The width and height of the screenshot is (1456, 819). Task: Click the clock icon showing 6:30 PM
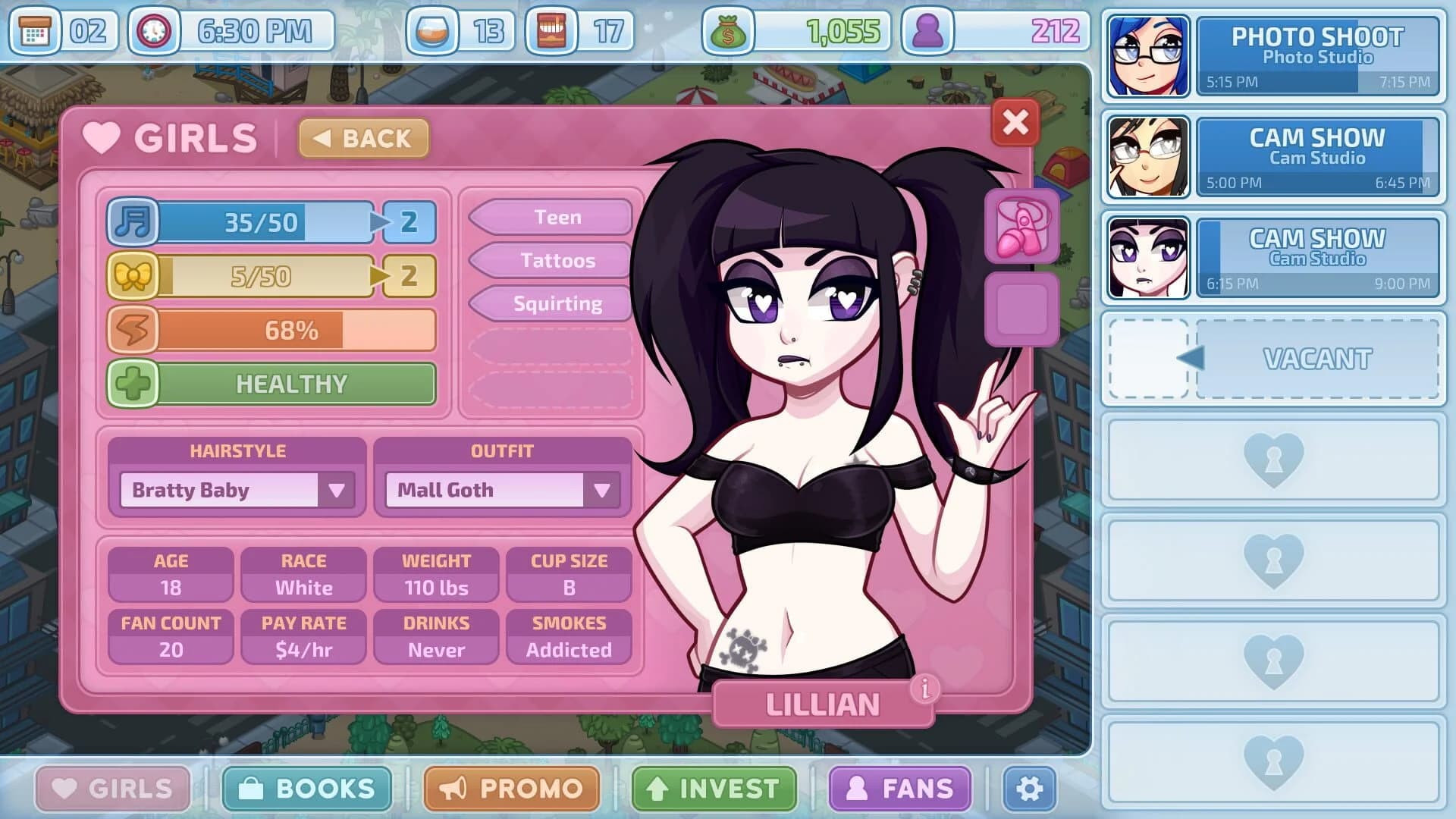pyautogui.click(x=154, y=30)
